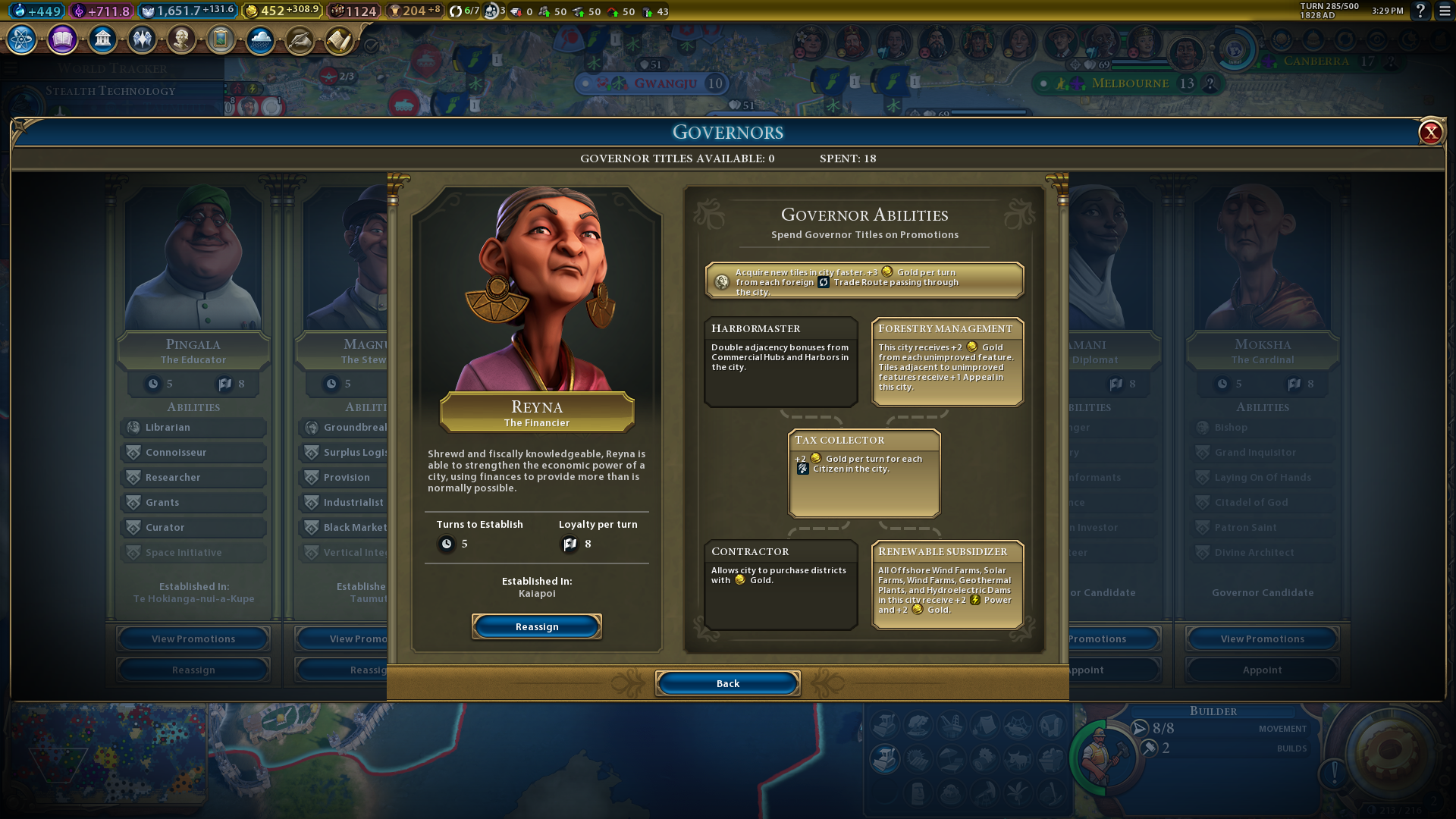Select the Renewable Subsidizer promotion
Image resolution: width=1456 pixels, height=819 pixels.
pos(947,584)
